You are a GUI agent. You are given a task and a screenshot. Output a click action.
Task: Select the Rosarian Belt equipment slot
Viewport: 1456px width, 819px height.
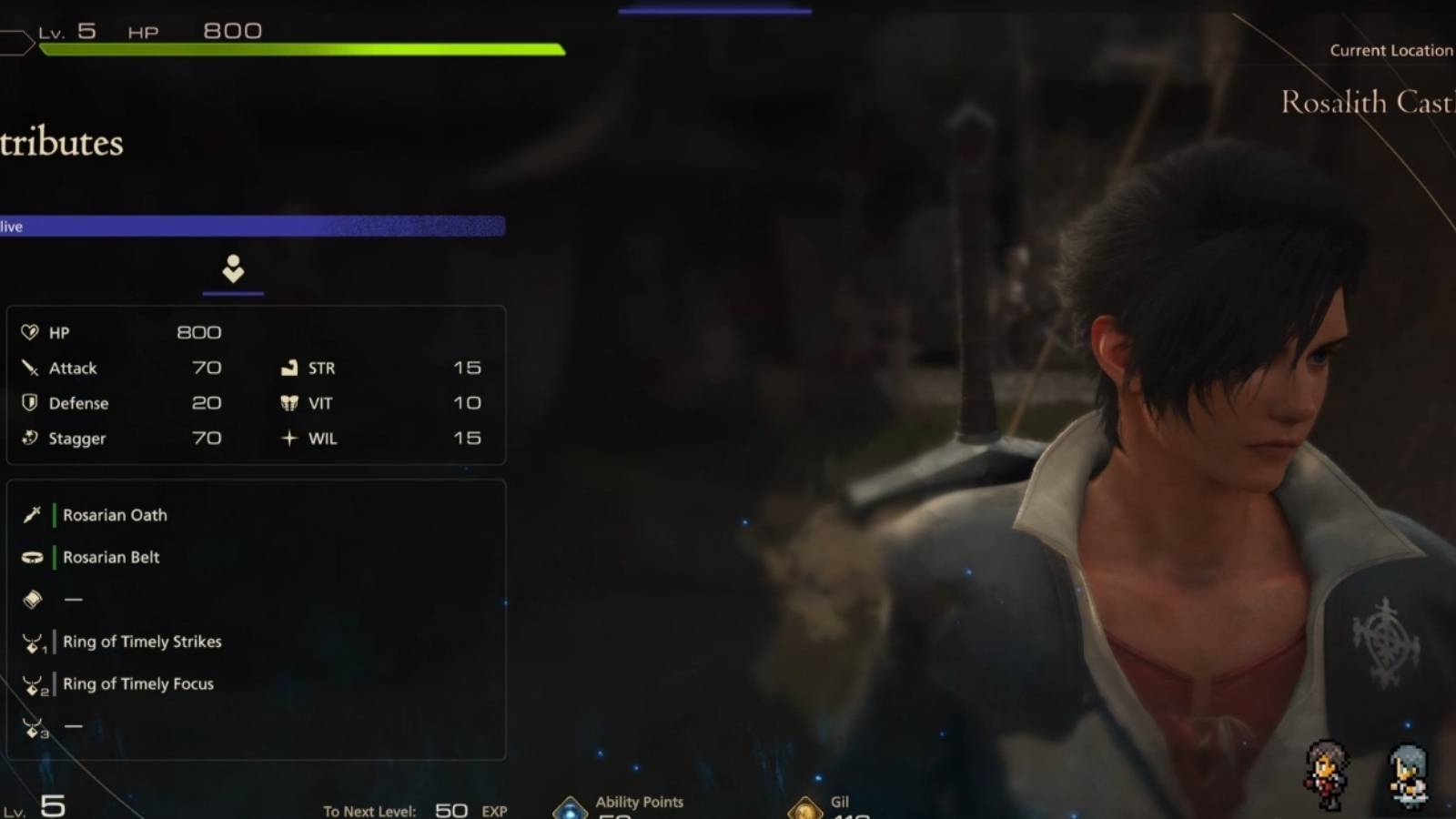pos(111,557)
